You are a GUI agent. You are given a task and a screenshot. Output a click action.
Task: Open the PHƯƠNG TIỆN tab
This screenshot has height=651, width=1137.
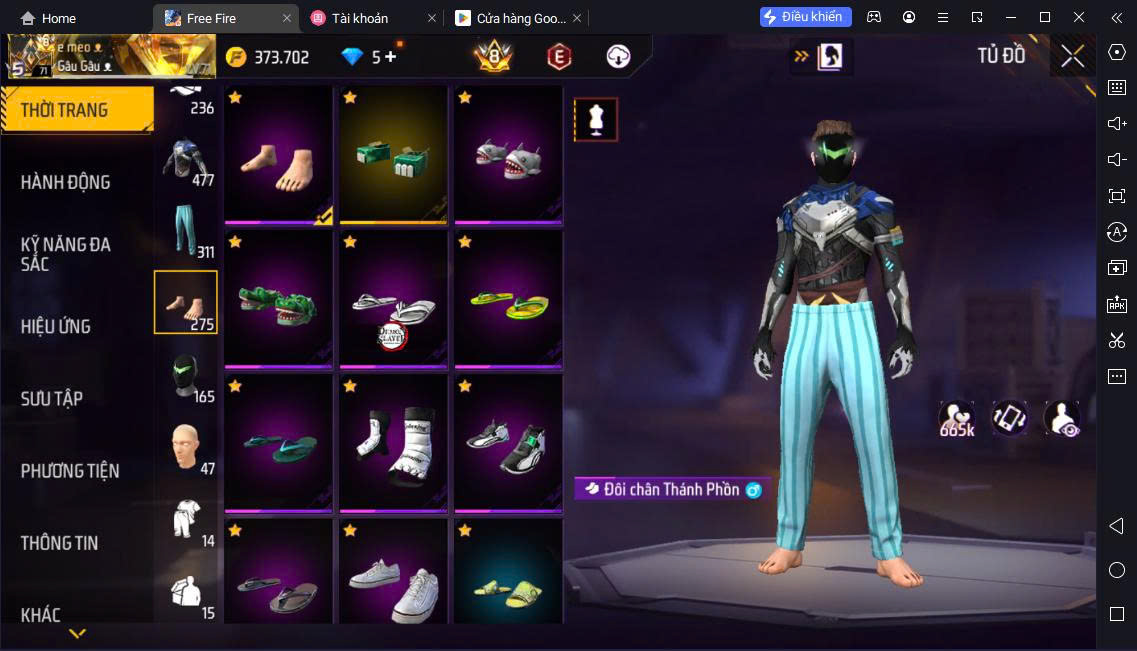(70, 470)
